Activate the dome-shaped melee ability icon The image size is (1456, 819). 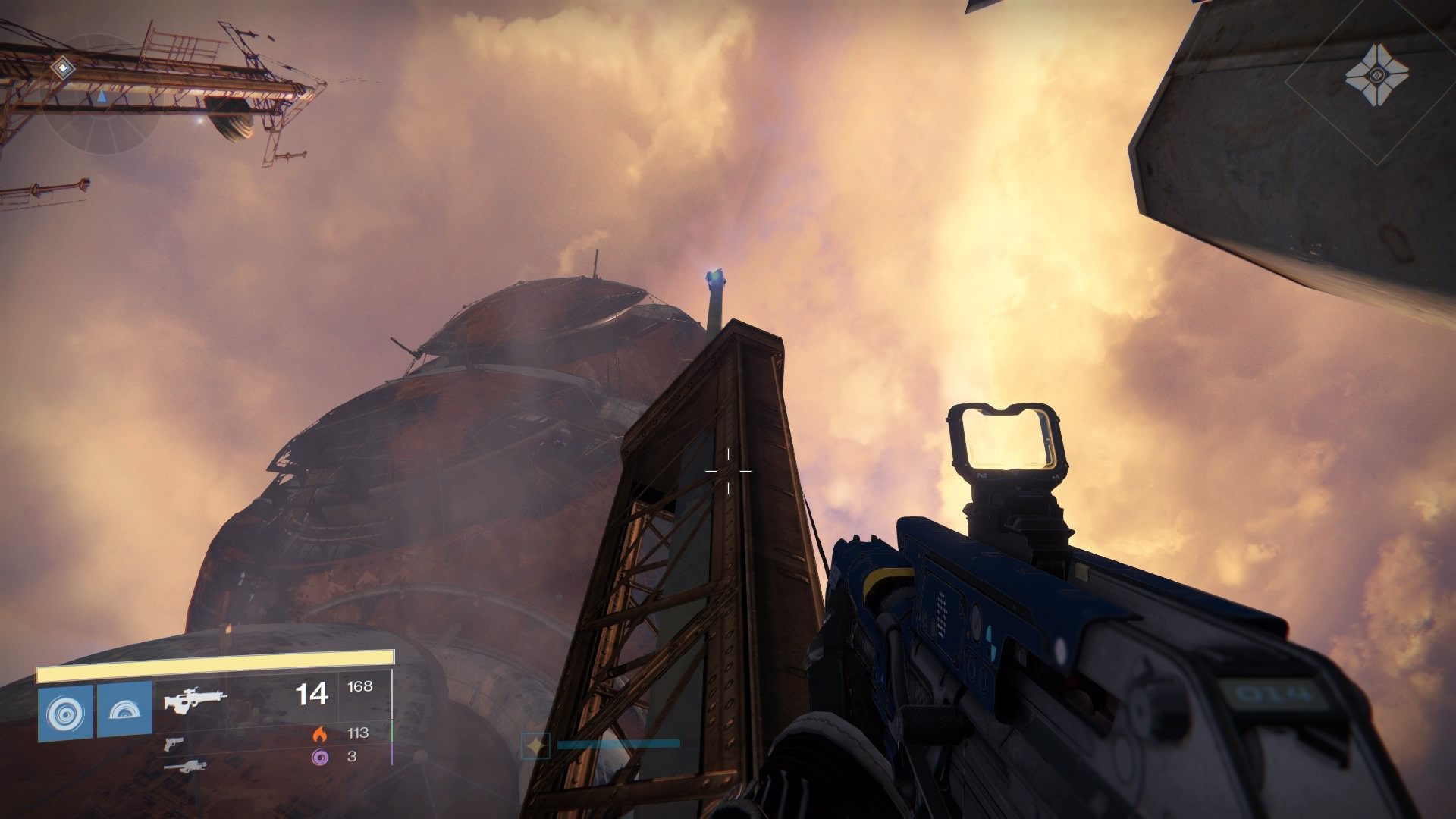[124, 709]
